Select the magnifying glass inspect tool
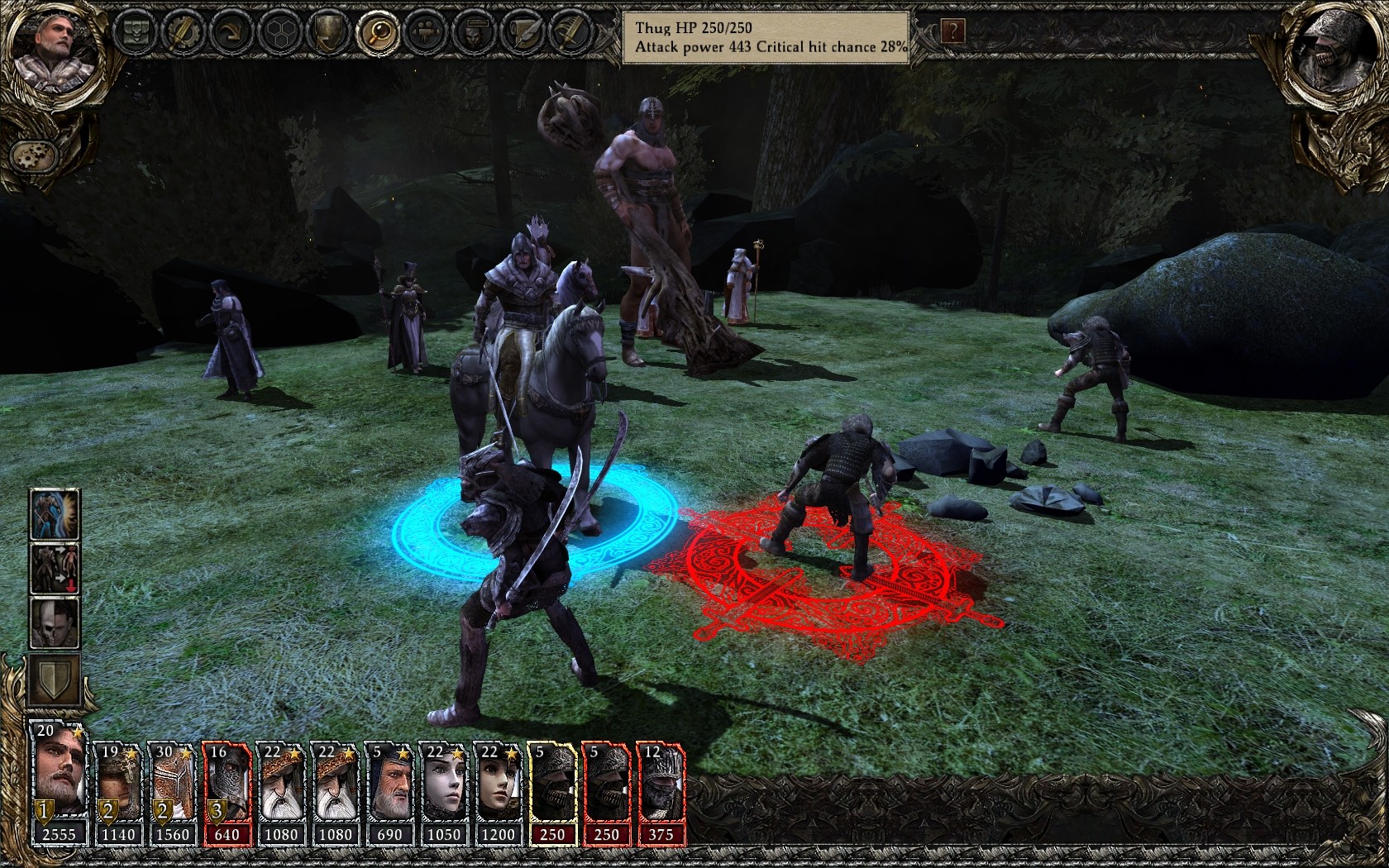 [x=376, y=31]
